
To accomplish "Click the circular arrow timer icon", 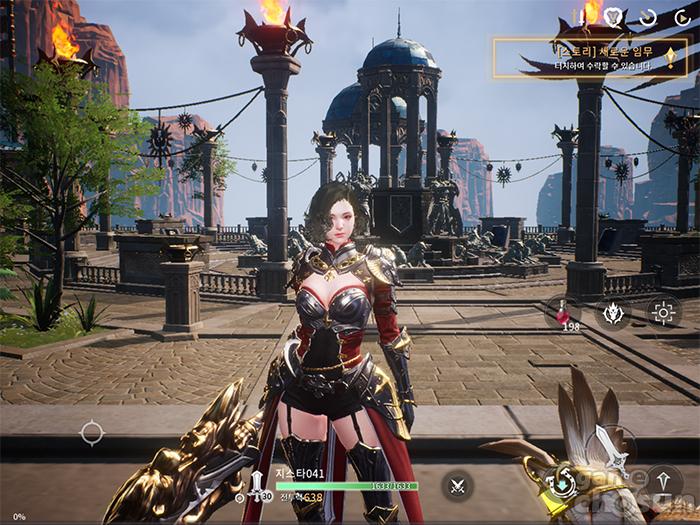I will 648,17.
